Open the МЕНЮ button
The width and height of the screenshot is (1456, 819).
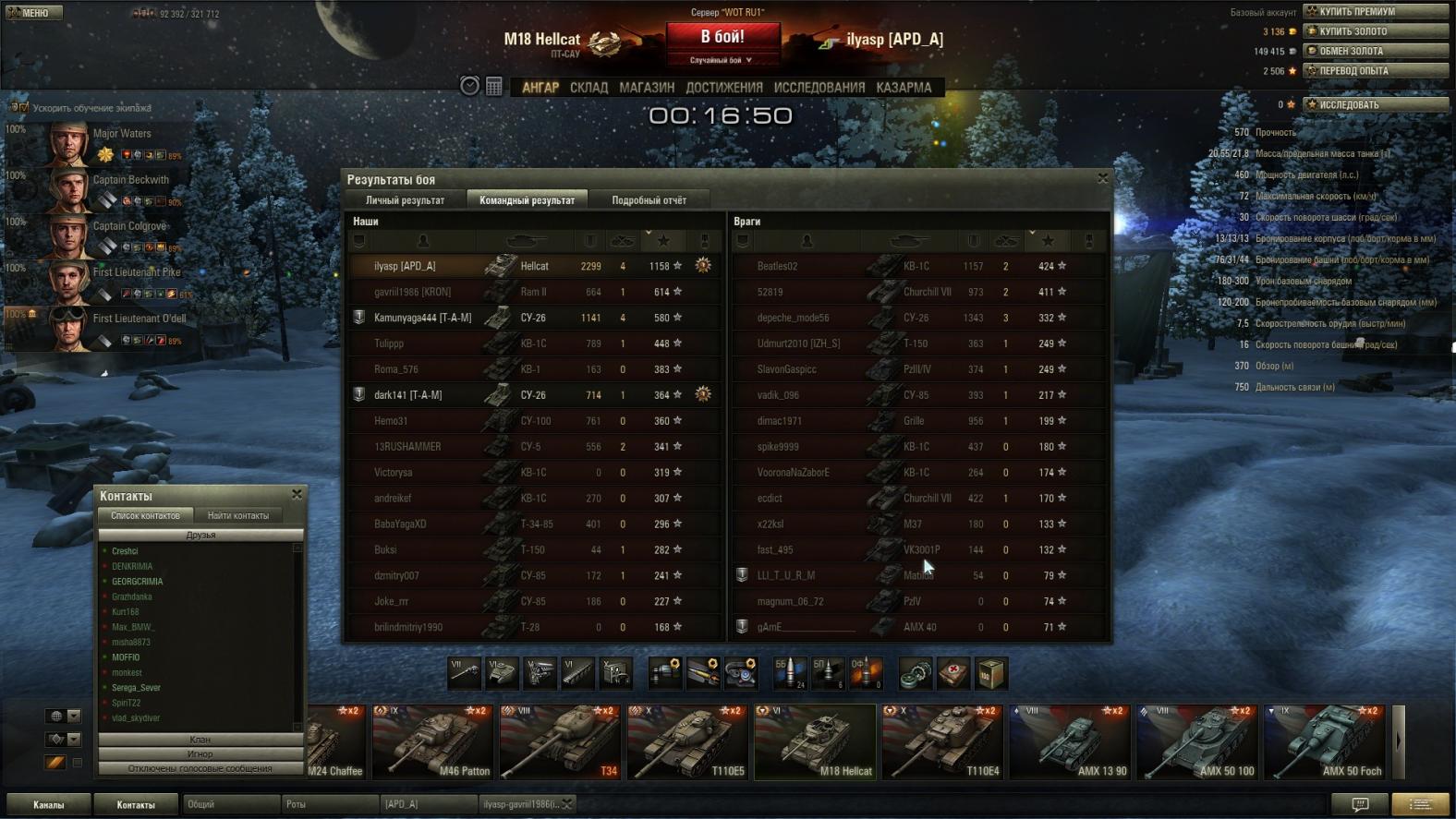click(x=34, y=13)
